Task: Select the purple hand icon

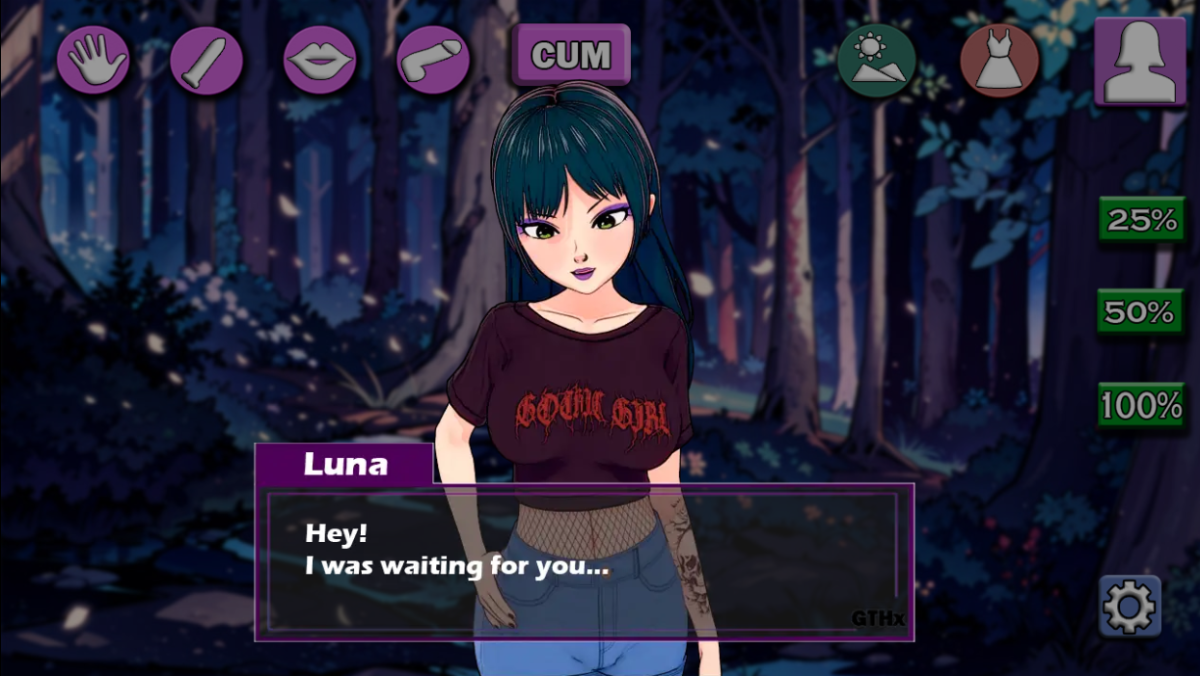Action: [x=93, y=60]
